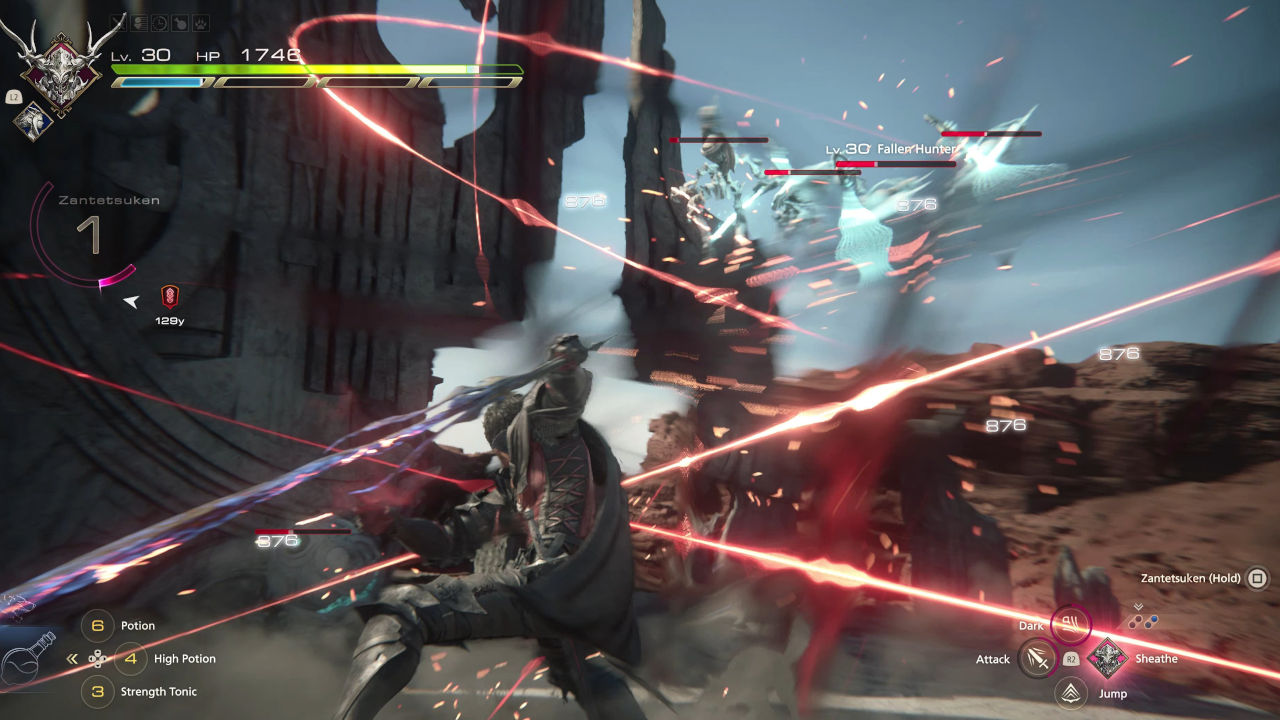Choose the Sheathe Eikon icon

pos(1106,659)
